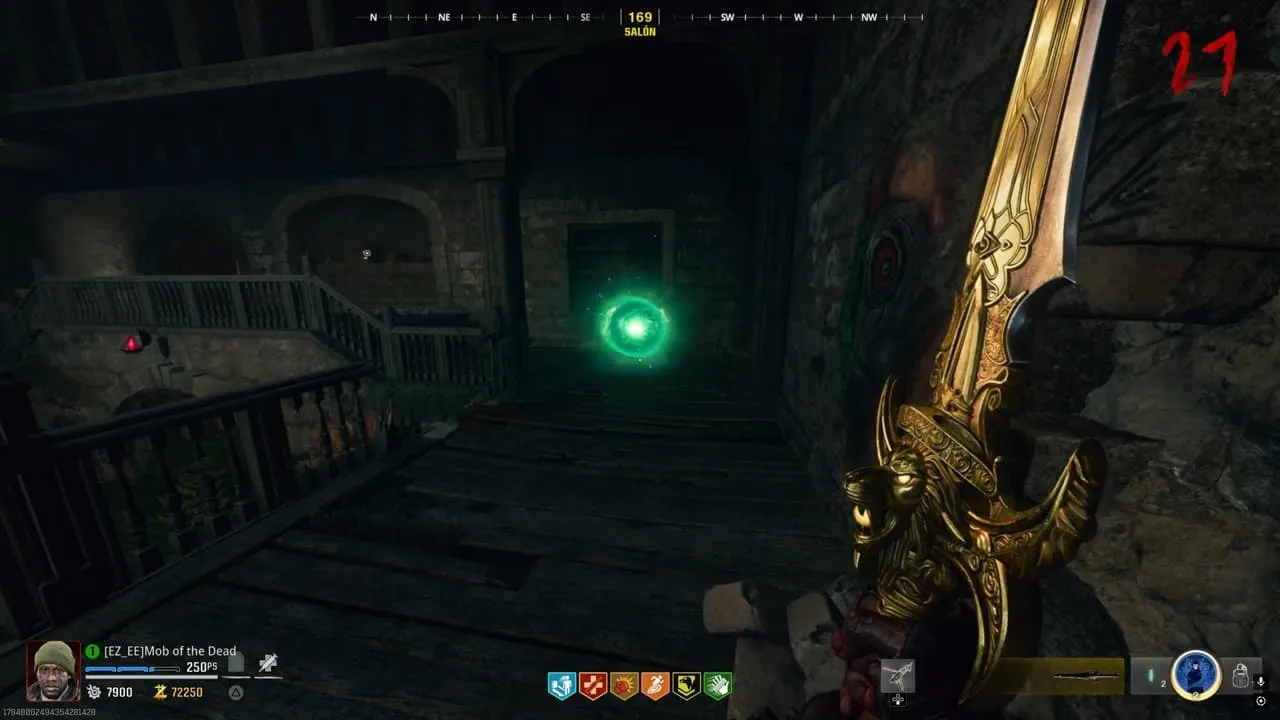This screenshot has width=1280, height=720.
Task: Click the sun-emblem perk icon
Action: [624, 685]
